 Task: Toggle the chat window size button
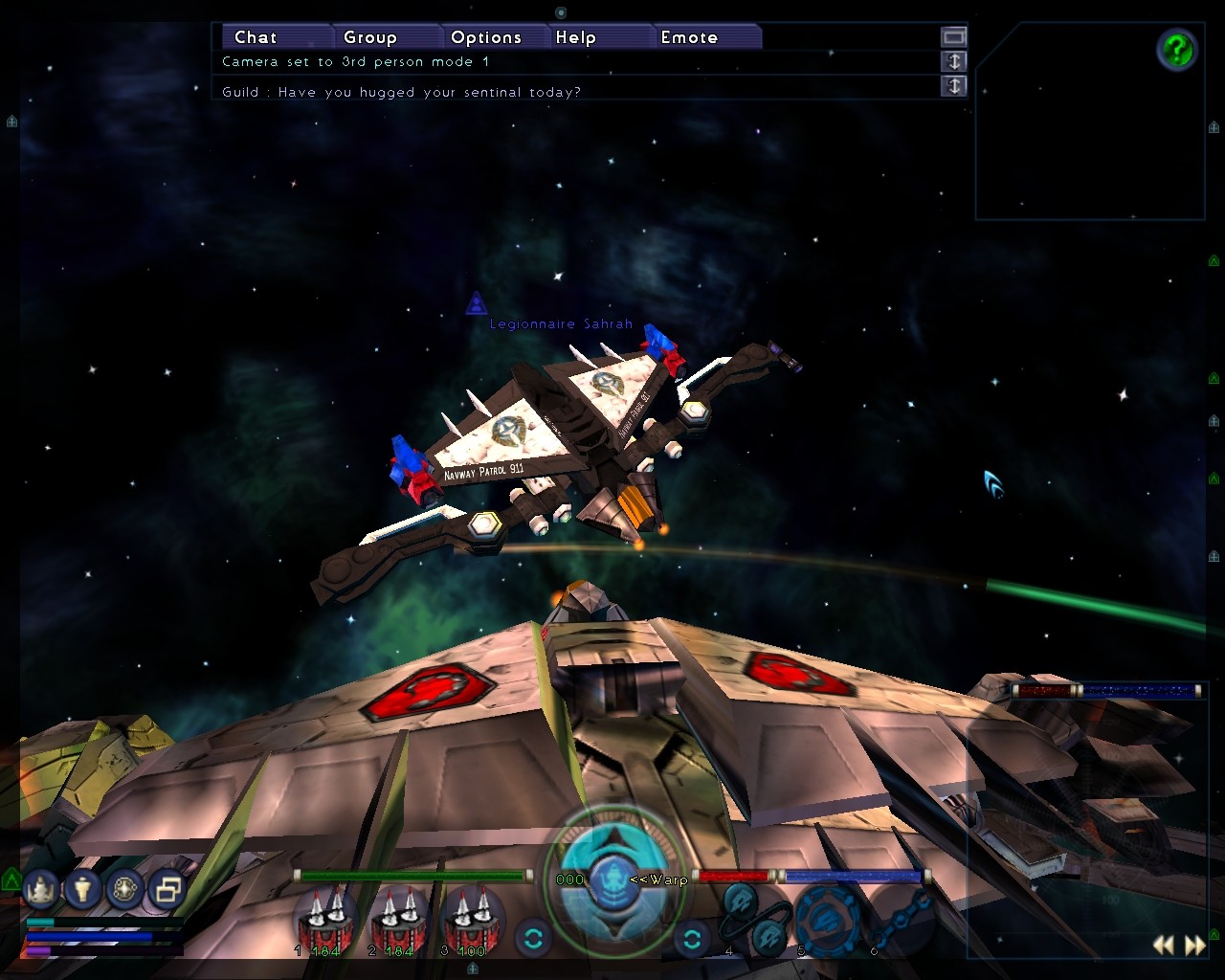(x=953, y=36)
